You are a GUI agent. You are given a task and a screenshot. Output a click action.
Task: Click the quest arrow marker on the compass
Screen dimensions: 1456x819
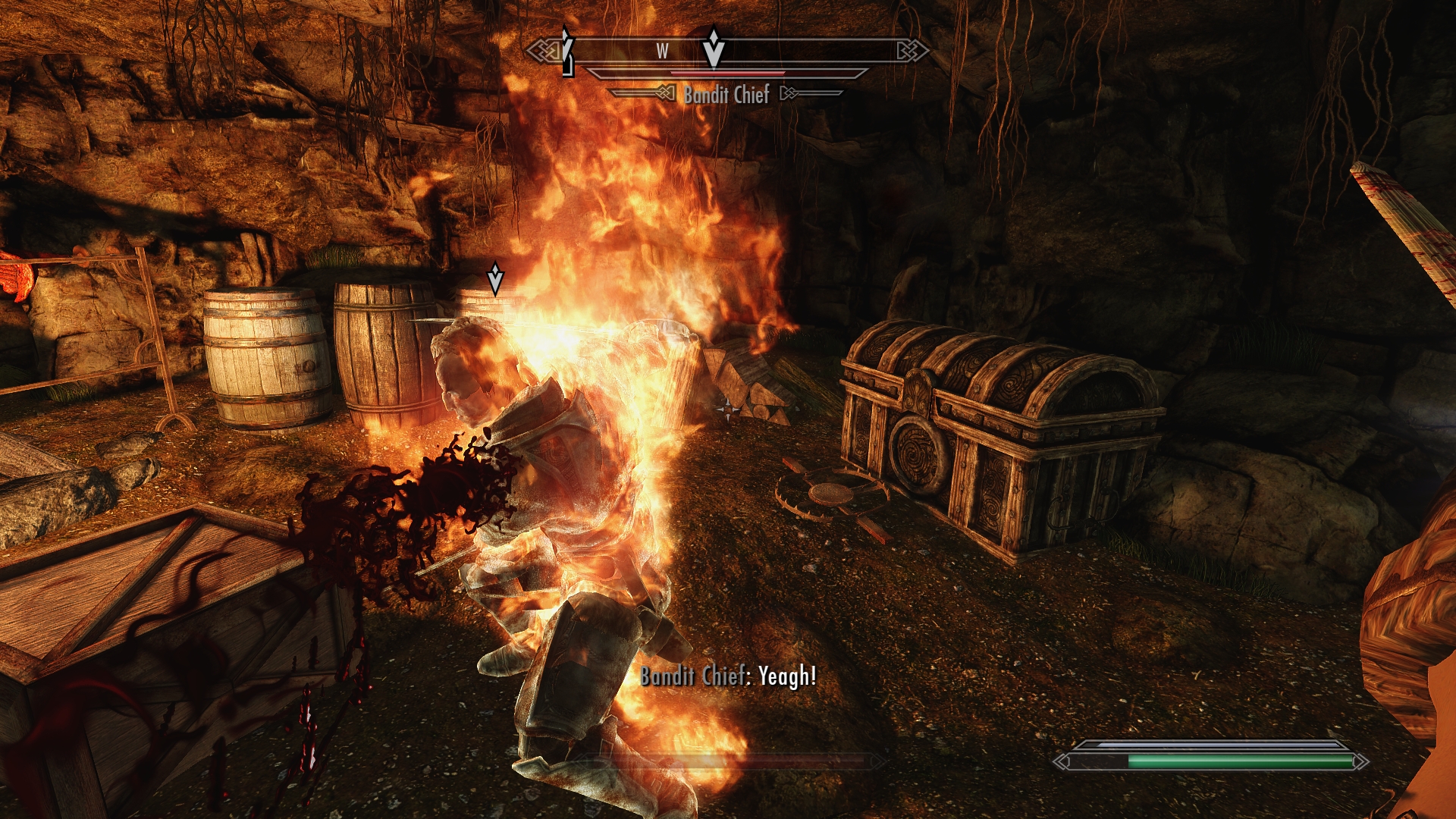click(x=713, y=49)
